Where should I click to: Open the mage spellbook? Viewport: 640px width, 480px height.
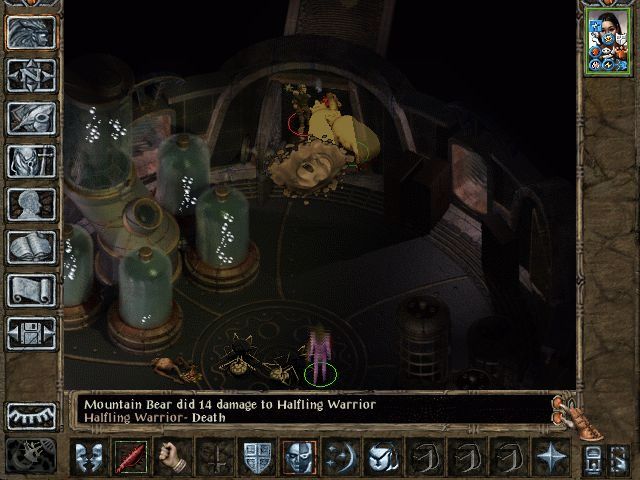pyautogui.click(x=31, y=246)
